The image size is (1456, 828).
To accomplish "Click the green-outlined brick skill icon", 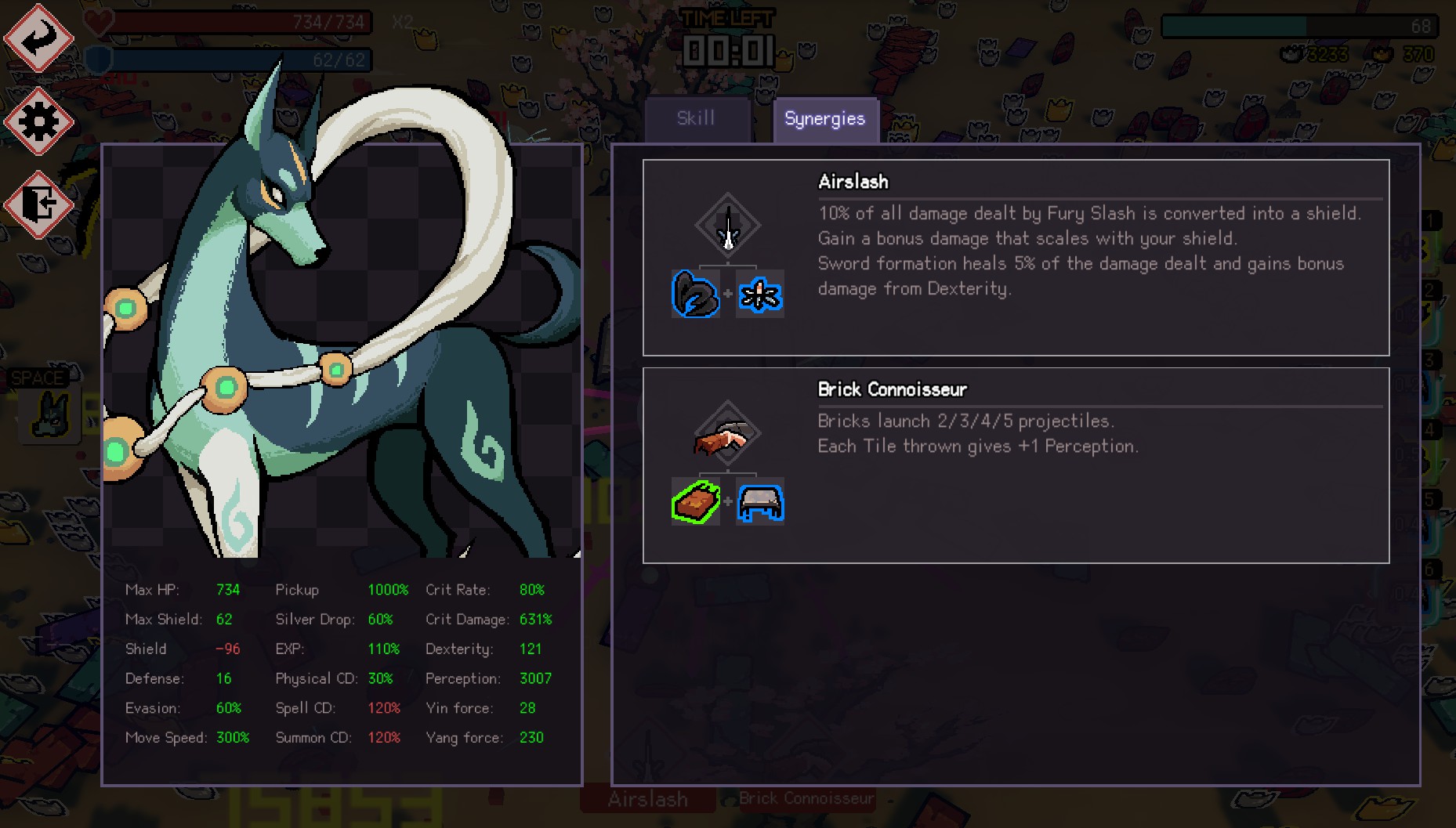I will [x=696, y=502].
